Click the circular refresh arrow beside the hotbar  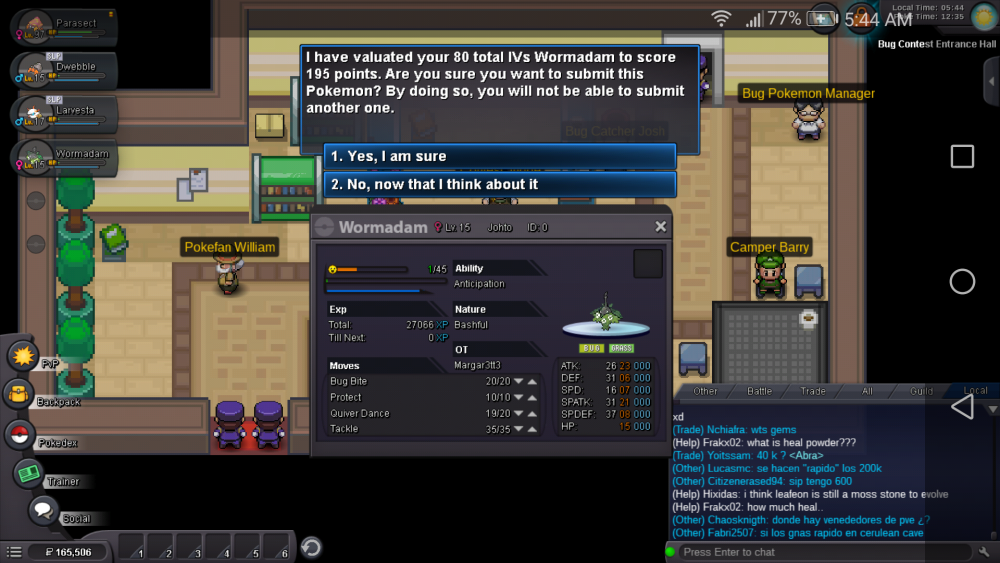pos(311,547)
